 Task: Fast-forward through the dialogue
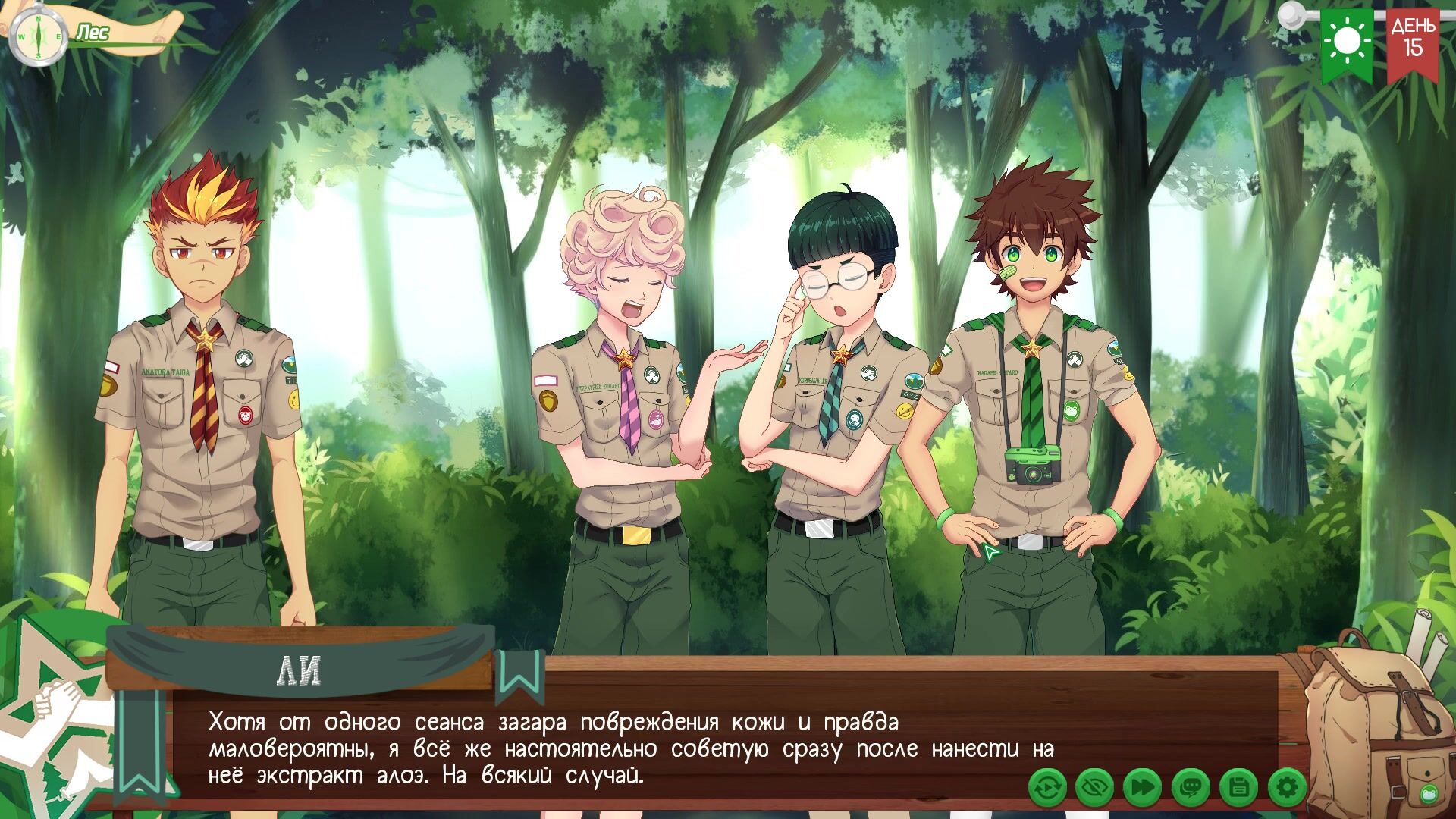click(x=1142, y=789)
